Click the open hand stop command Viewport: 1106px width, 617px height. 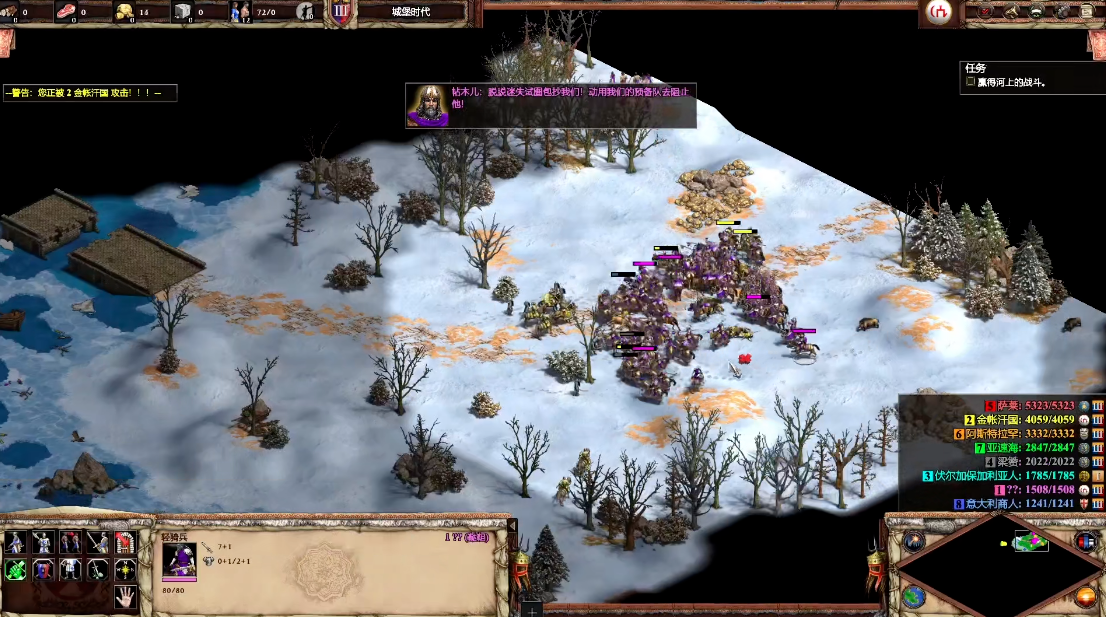coord(124,598)
